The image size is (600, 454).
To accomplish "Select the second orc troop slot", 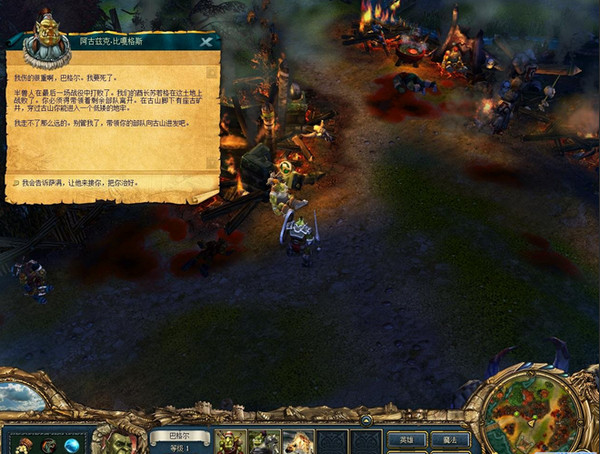I will (264, 440).
